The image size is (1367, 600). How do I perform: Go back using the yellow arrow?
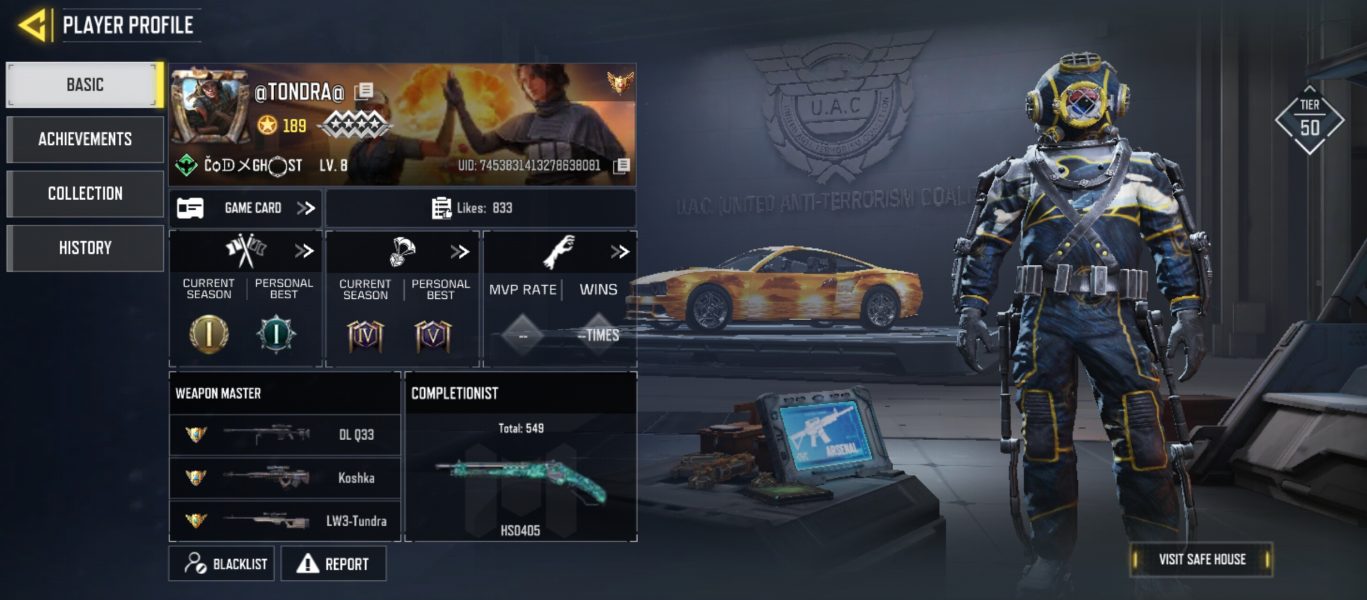point(33,25)
